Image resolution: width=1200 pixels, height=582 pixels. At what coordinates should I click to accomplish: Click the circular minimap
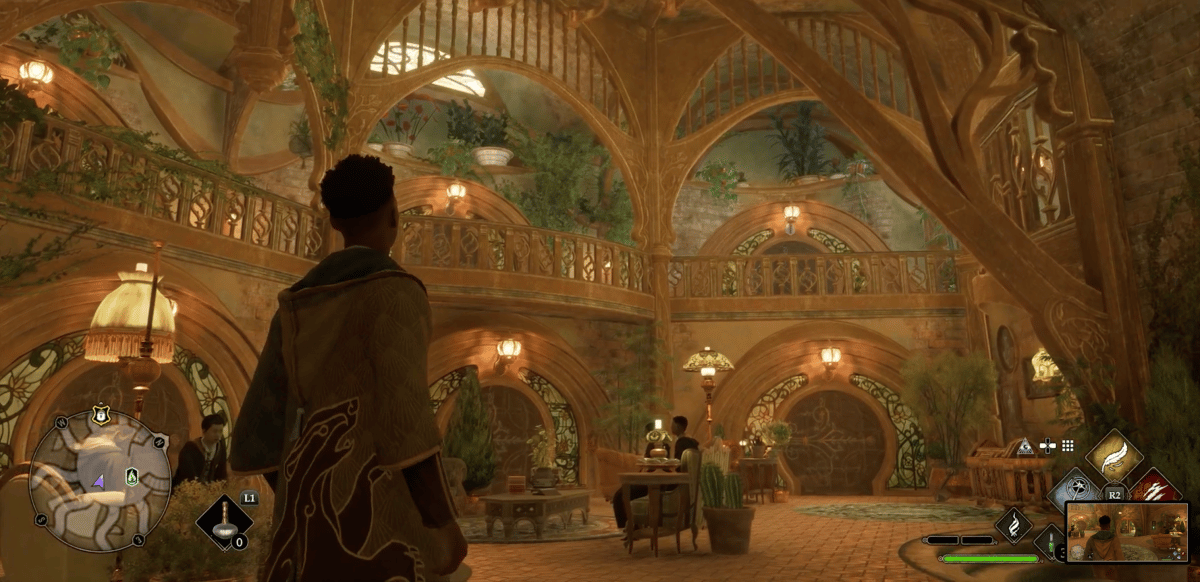[x=100, y=480]
